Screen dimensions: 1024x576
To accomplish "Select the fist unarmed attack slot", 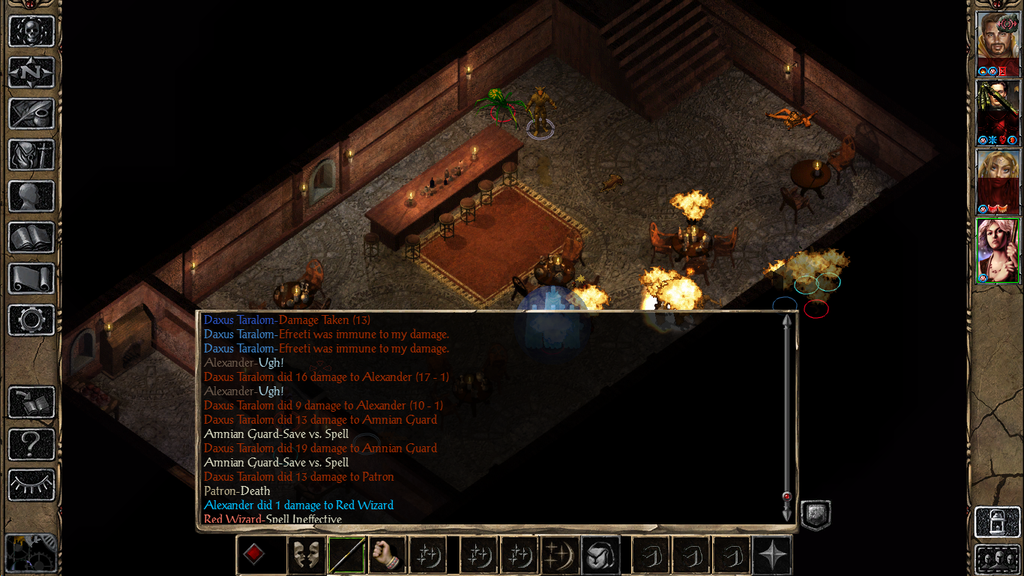I will coord(387,555).
